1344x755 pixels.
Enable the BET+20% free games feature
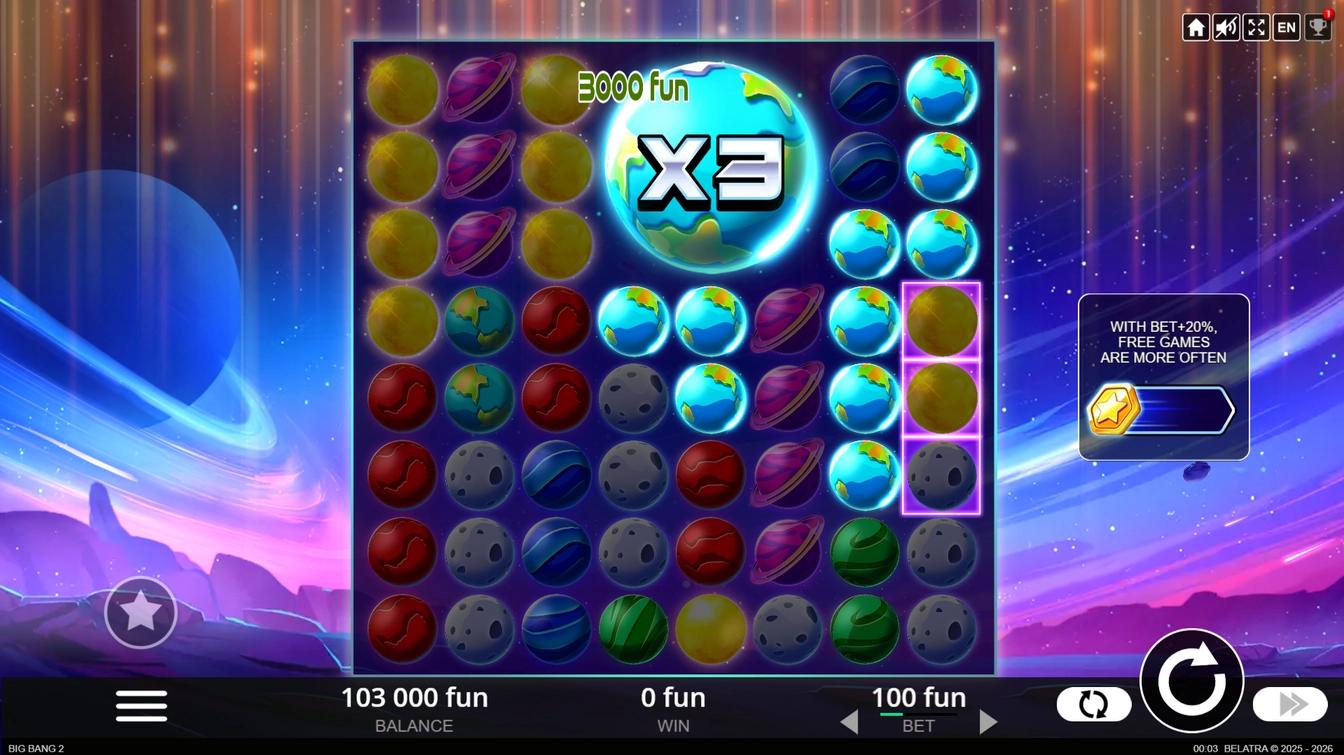(1163, 376)
